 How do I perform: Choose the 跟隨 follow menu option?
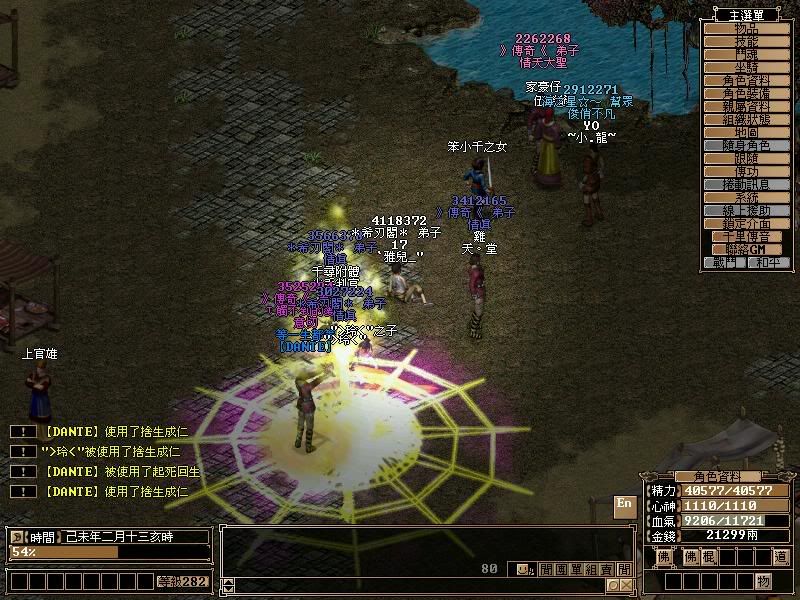click(x=746, y=158)
